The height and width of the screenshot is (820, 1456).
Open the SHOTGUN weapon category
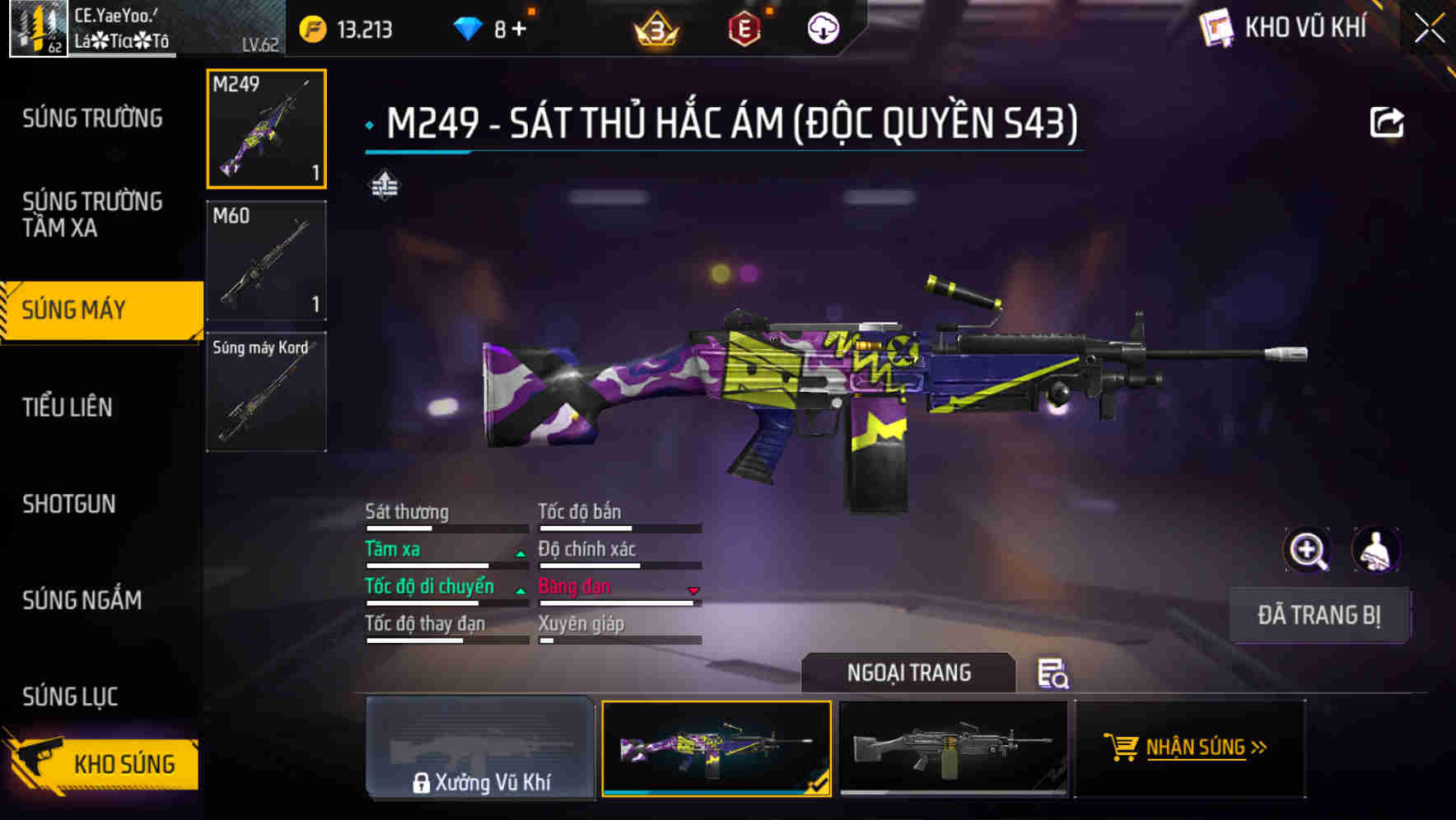point(69,504)
